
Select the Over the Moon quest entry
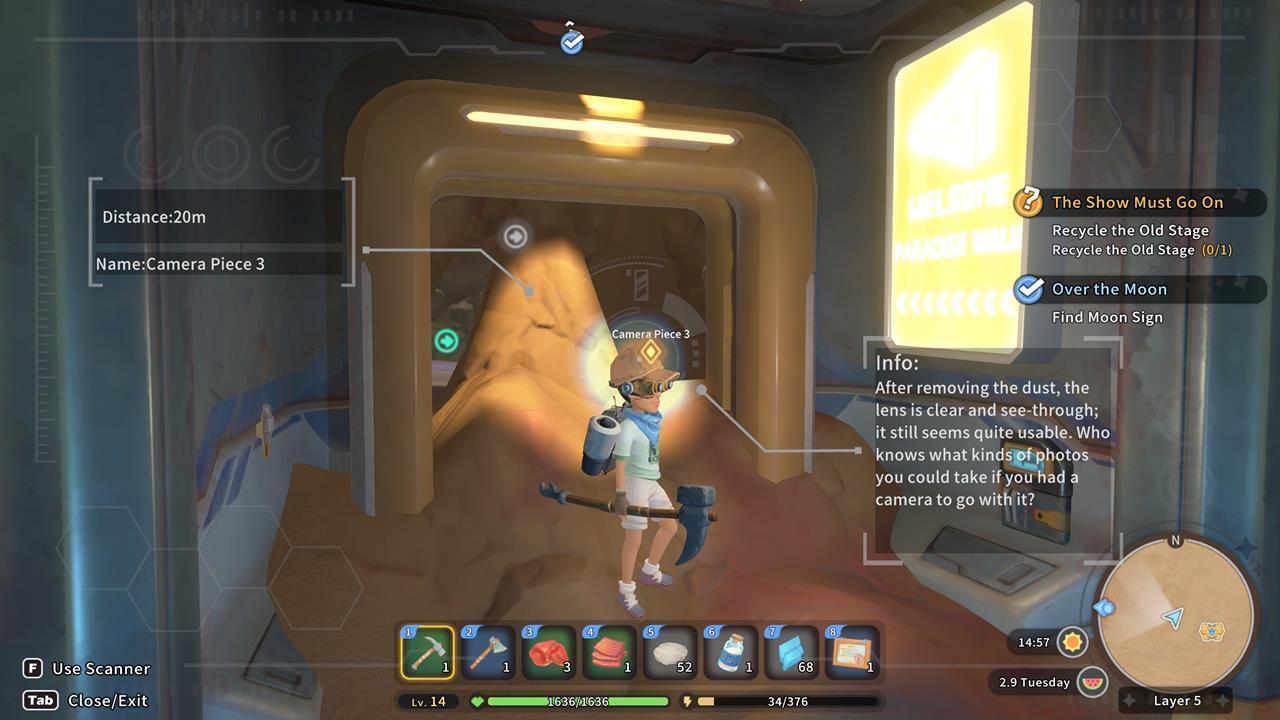click(1109, 289)
